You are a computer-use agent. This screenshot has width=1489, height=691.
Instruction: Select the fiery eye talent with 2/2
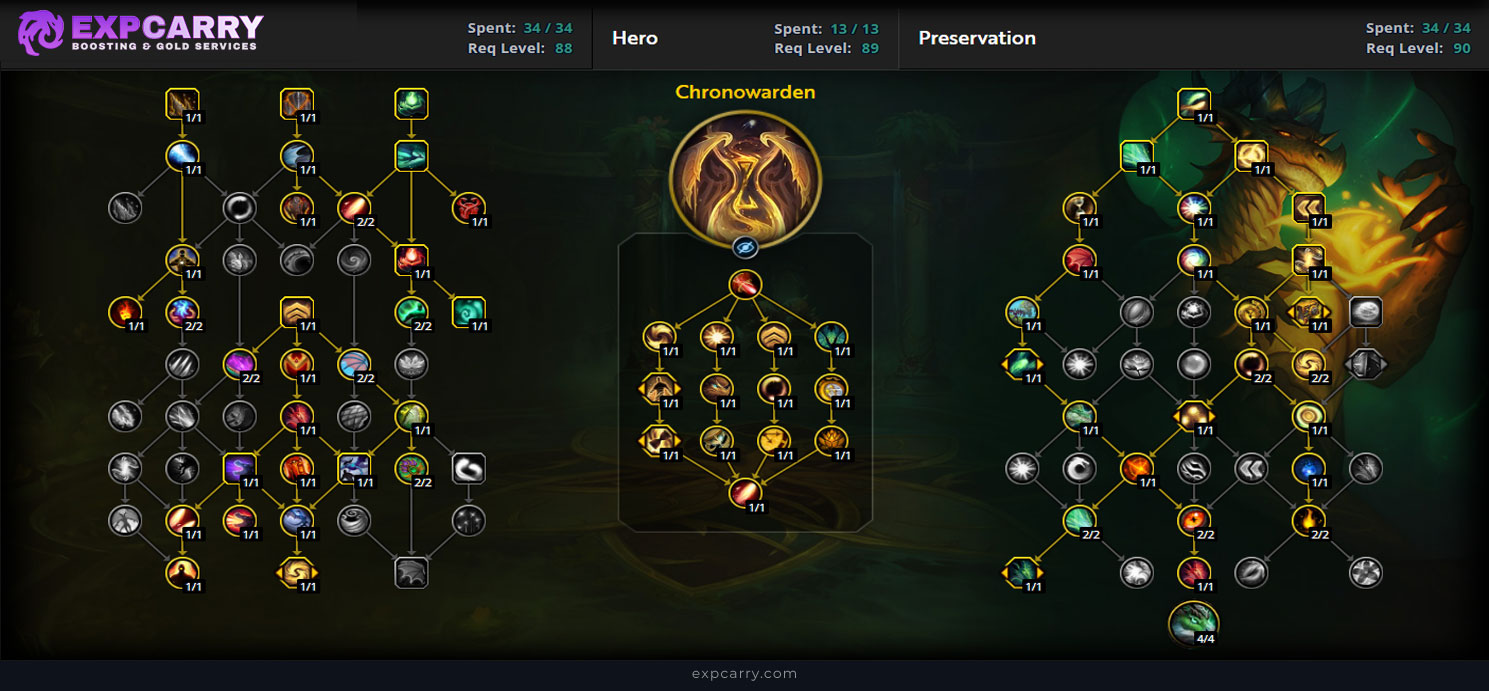click(1193, 519)
